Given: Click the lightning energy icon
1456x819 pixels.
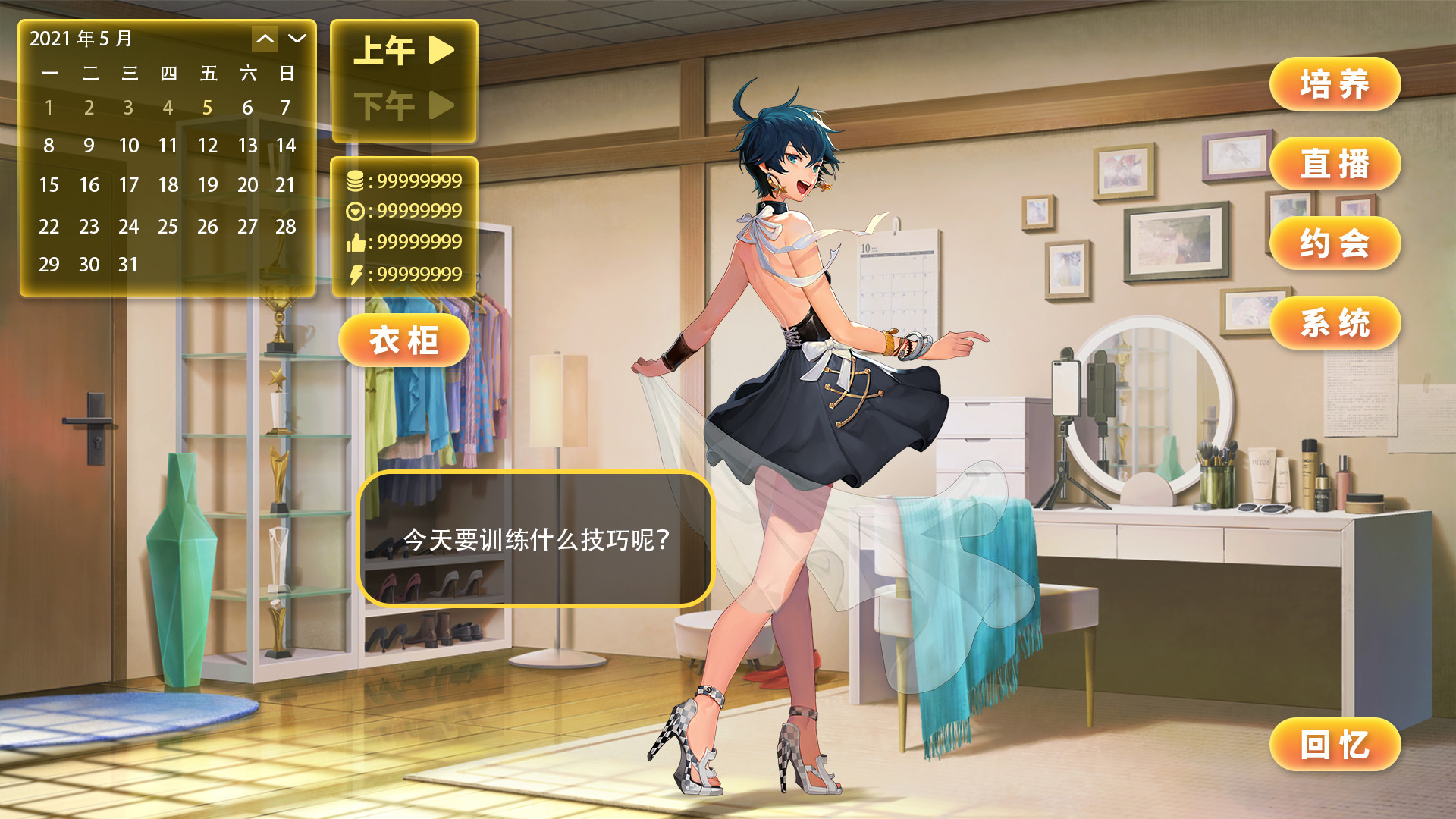Looking at the screenshot, I should coord(355,274).
